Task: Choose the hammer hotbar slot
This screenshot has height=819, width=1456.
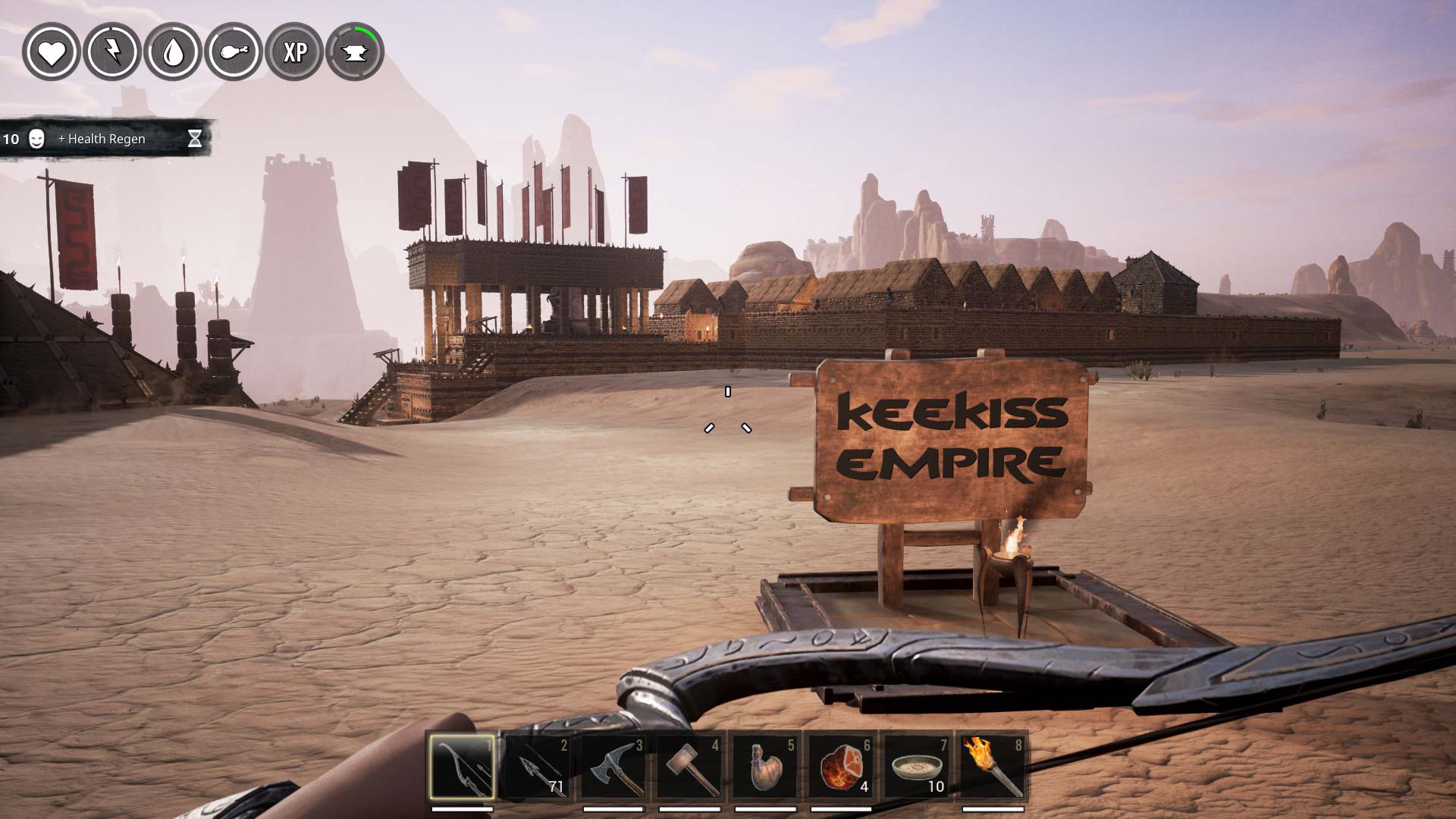Action: 689,767
